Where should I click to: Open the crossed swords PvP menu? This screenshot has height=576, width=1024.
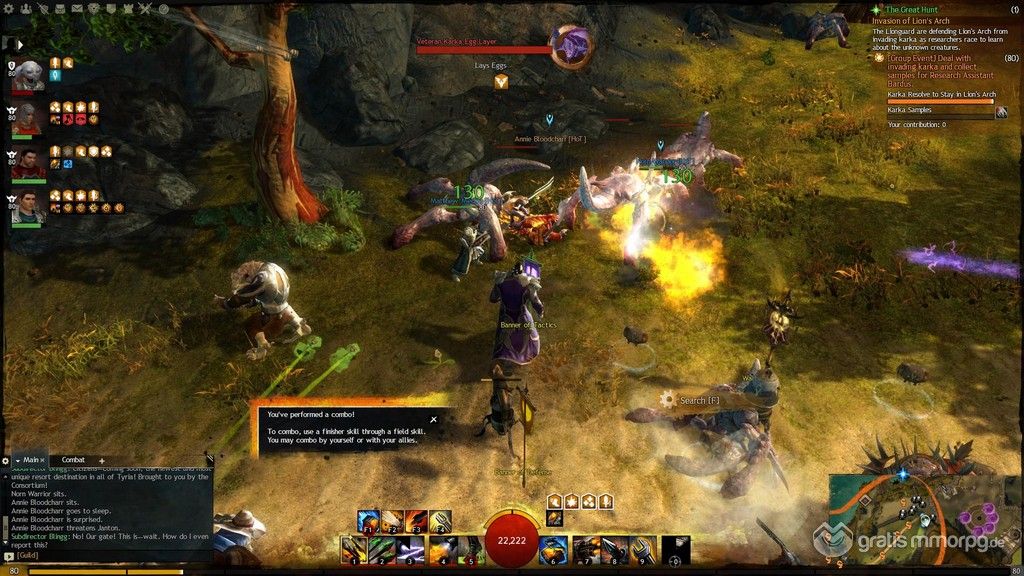pyautogui.click(x=144, y=8)
